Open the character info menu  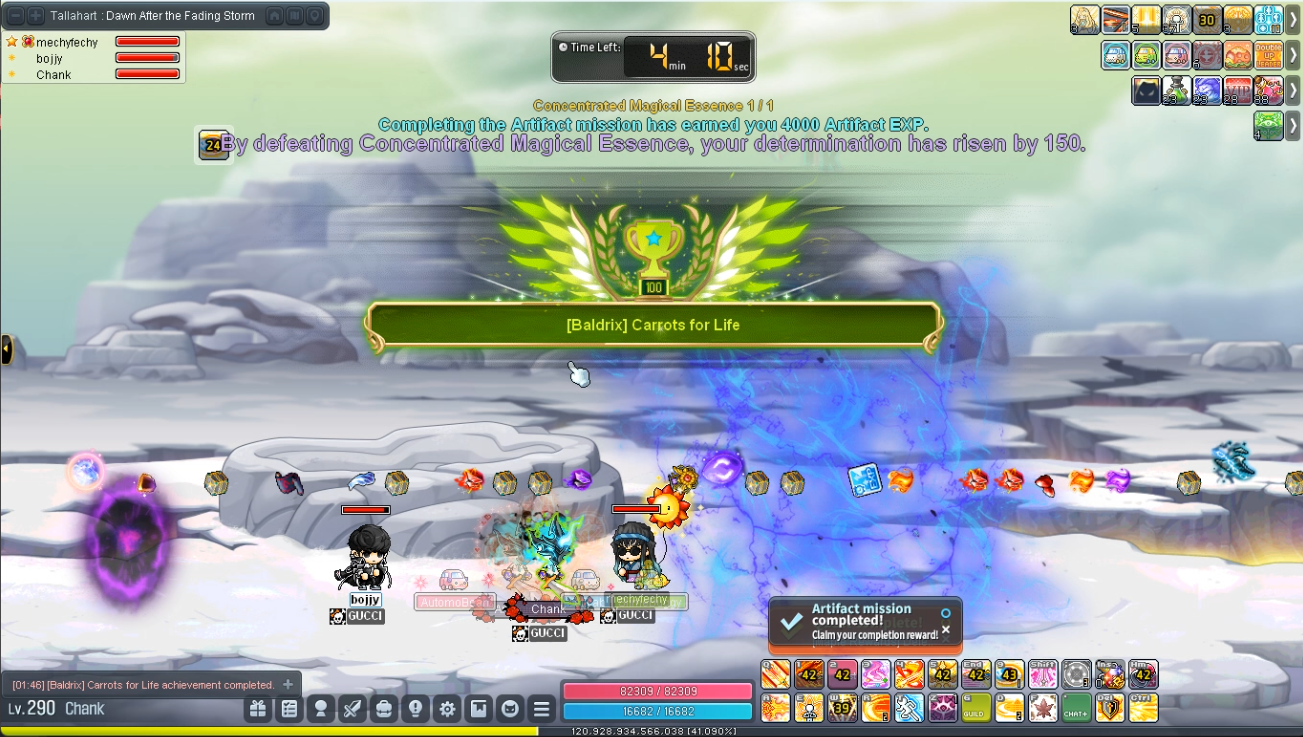pyautogui.click(x=321, y=709)
